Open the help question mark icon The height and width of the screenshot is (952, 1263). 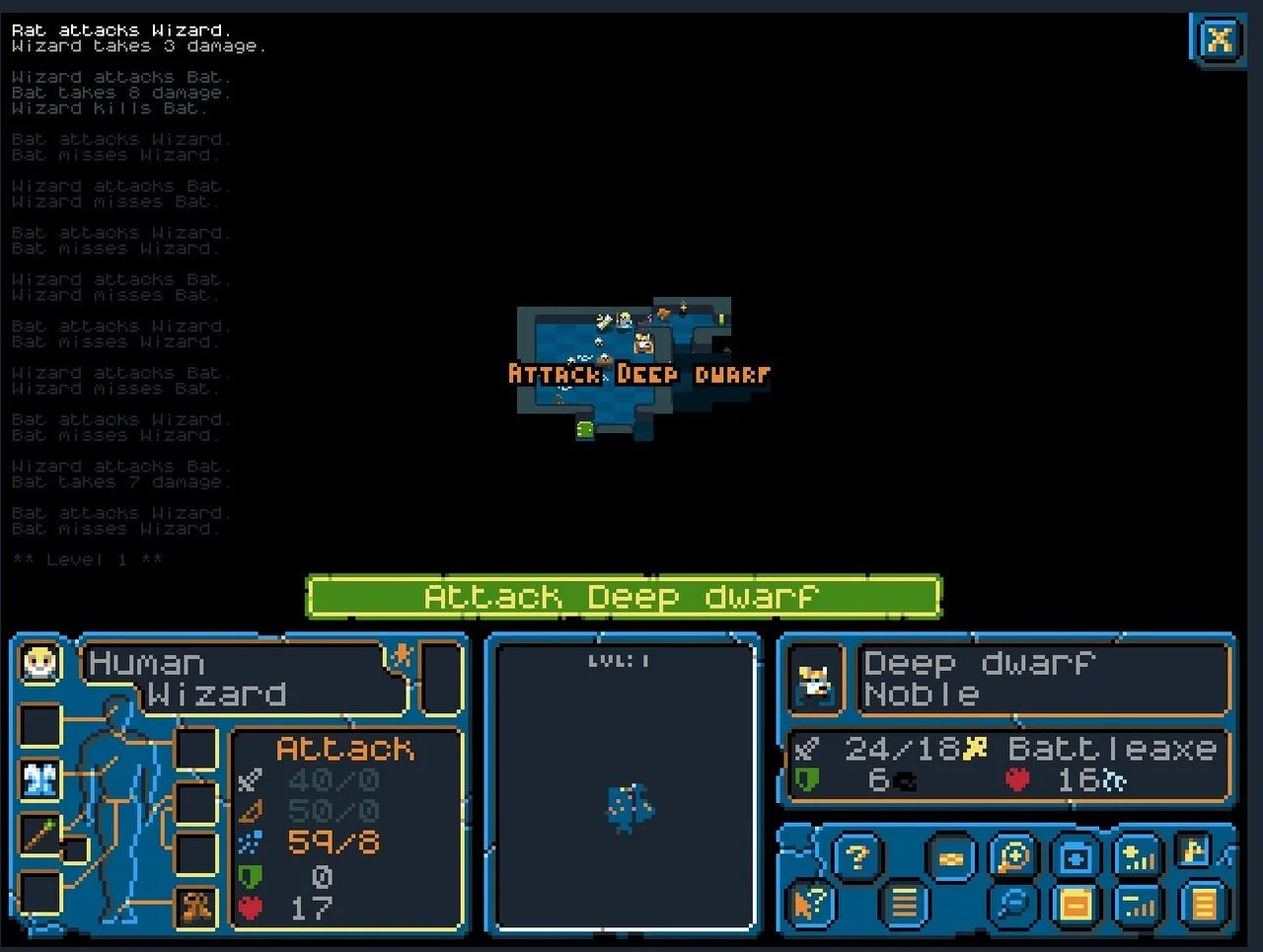click(x=856, y=855)
